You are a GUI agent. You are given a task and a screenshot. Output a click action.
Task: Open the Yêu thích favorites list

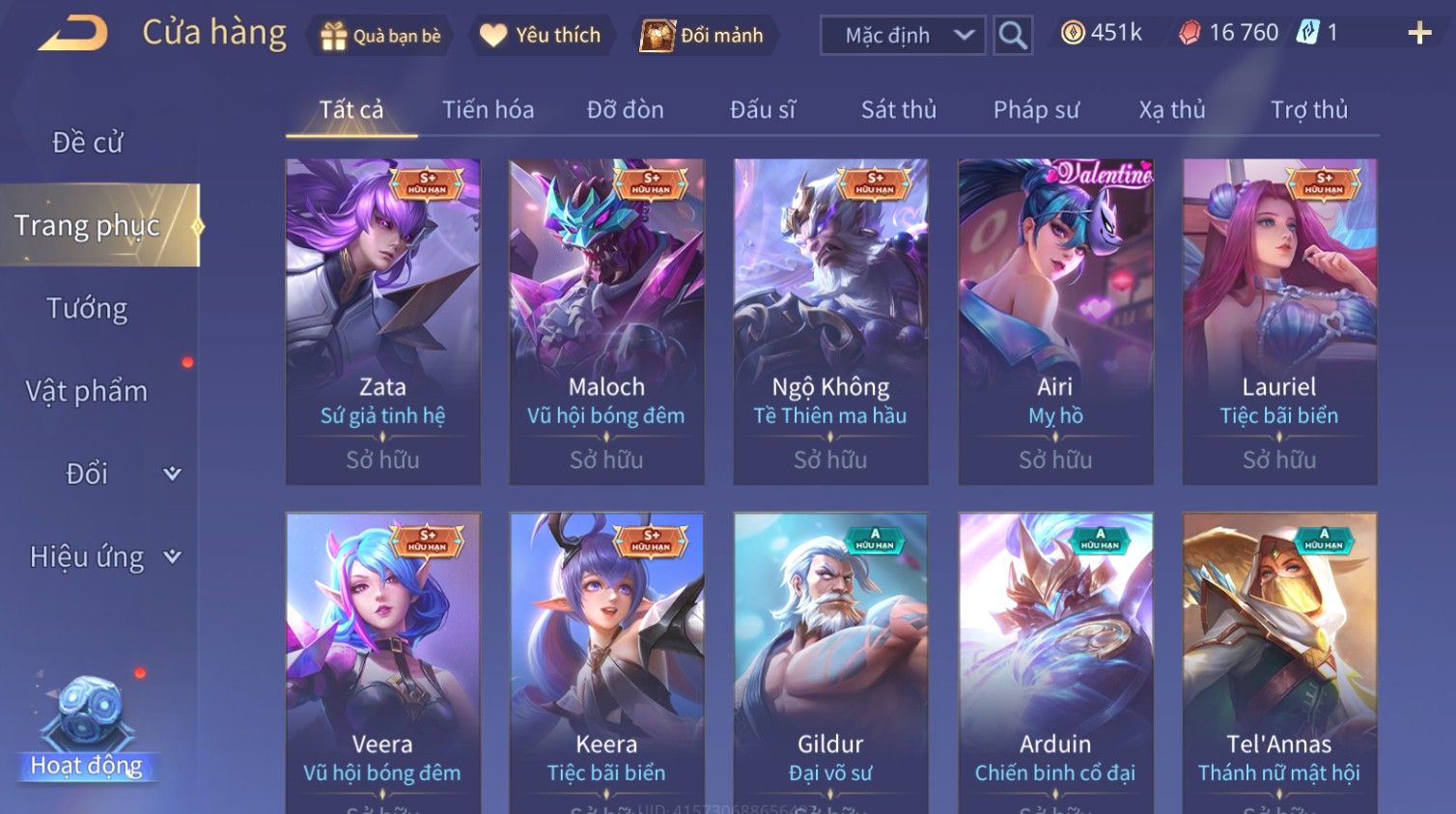click(x=542, y=36)
